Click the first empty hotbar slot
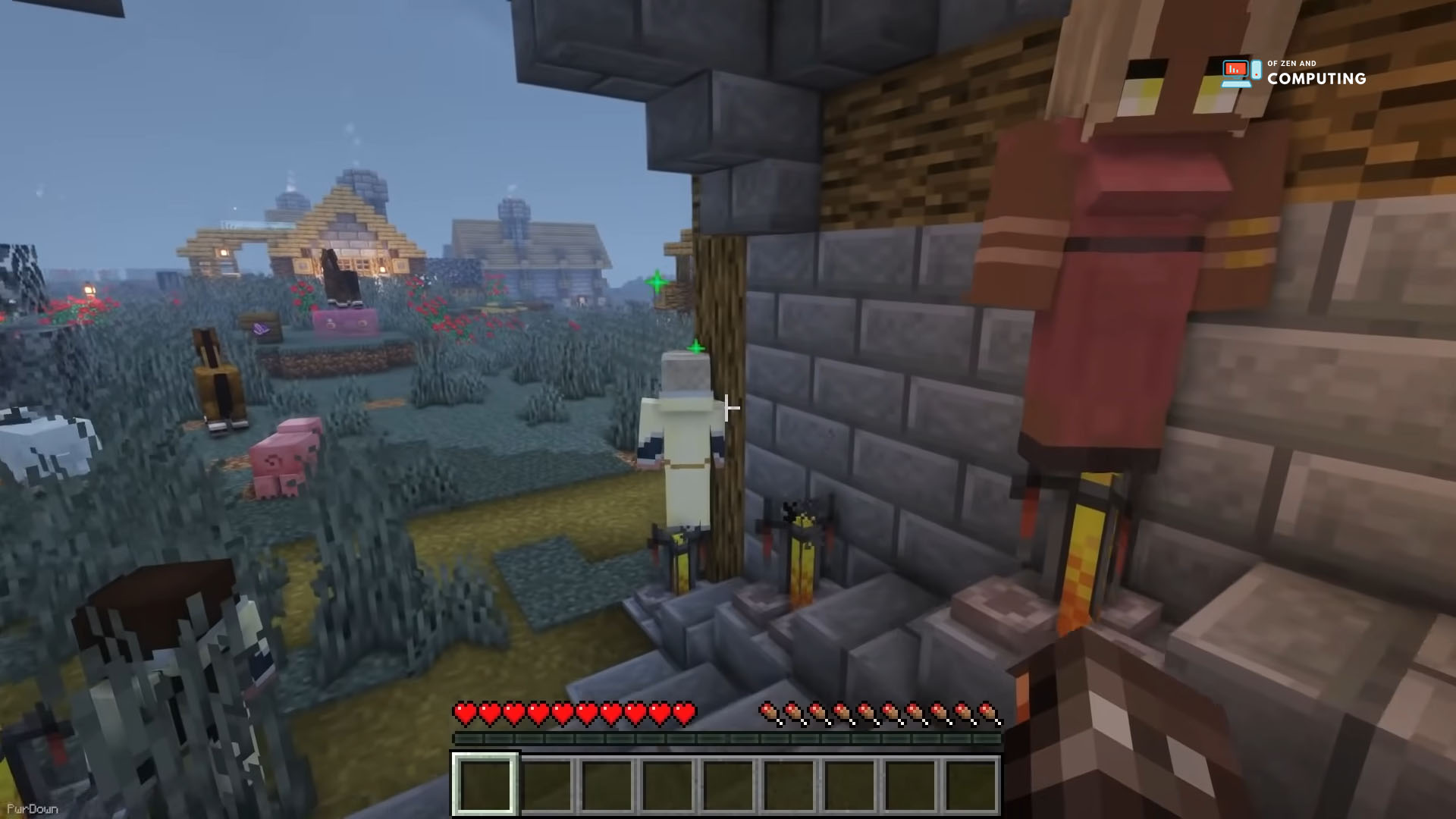The width and height of the screenshot is (1456, 819). [x=485, y=783]
